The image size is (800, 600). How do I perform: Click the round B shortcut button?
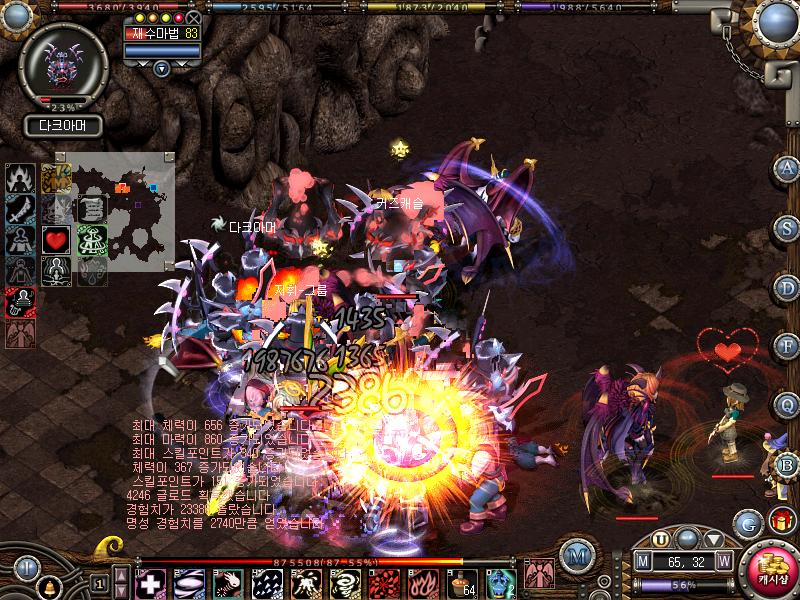(786, 464)
